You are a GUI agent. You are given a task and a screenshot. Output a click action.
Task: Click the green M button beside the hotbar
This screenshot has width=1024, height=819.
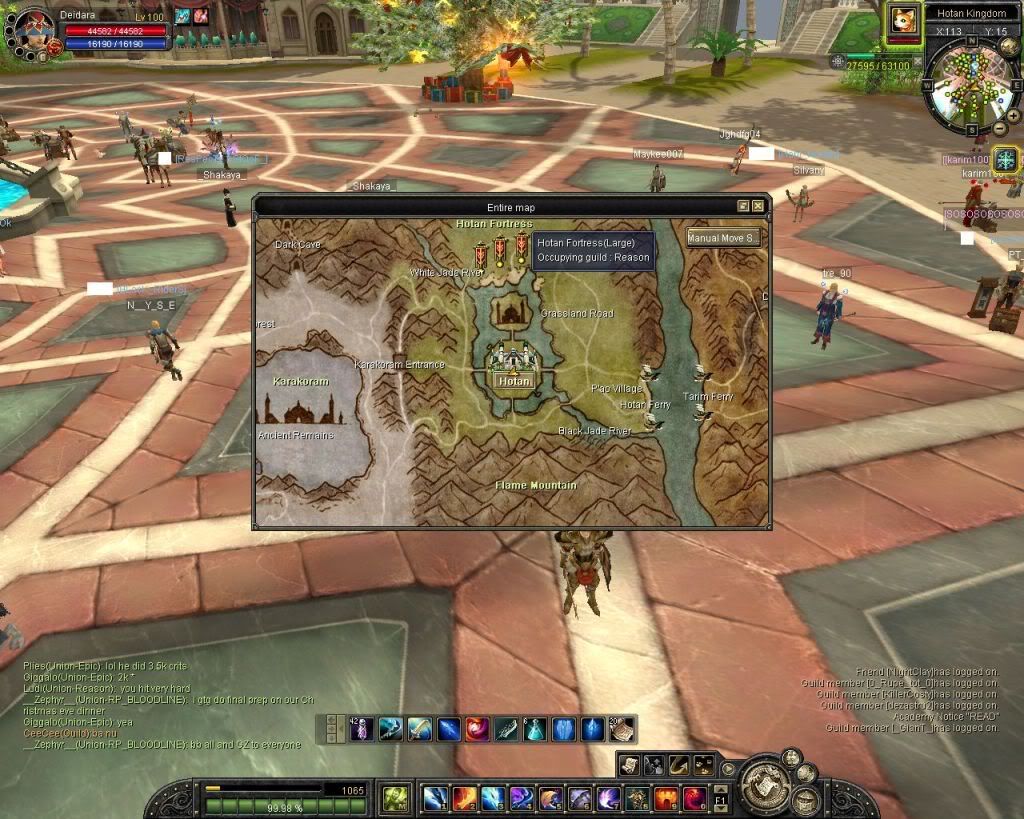pyautogui.click(x=395, y=798)
